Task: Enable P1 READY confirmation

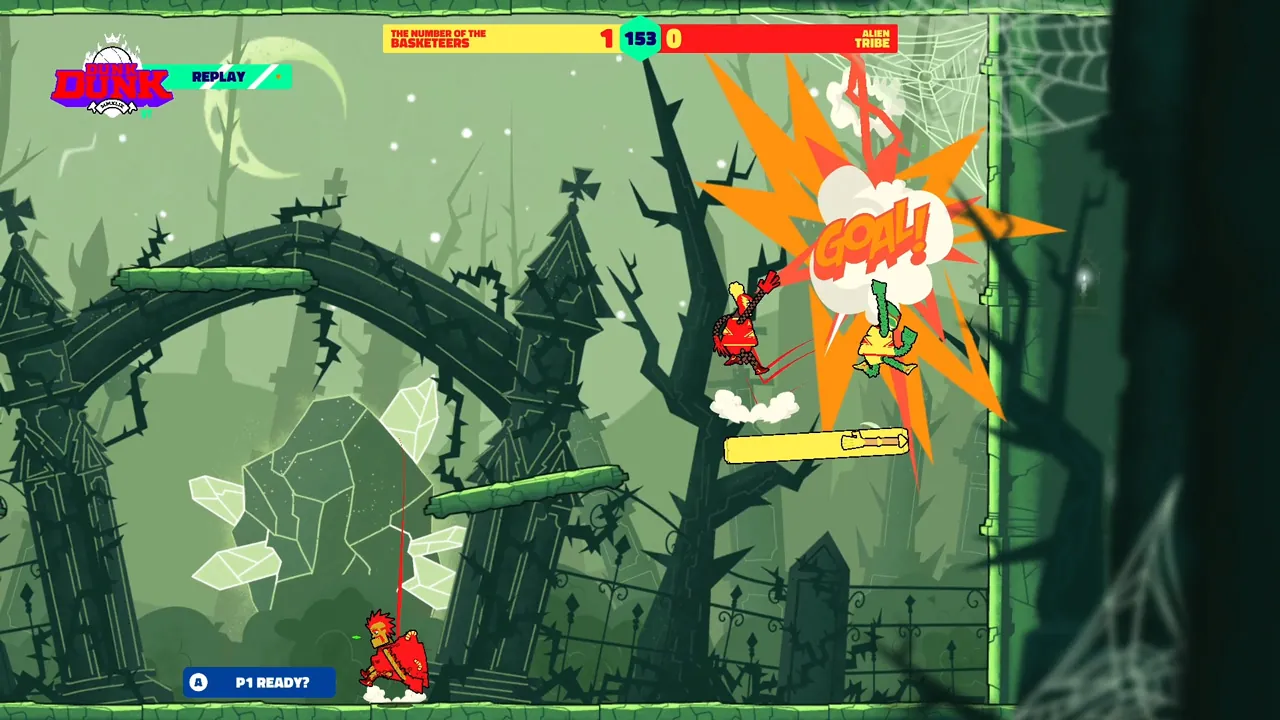Action: (258, 683)
